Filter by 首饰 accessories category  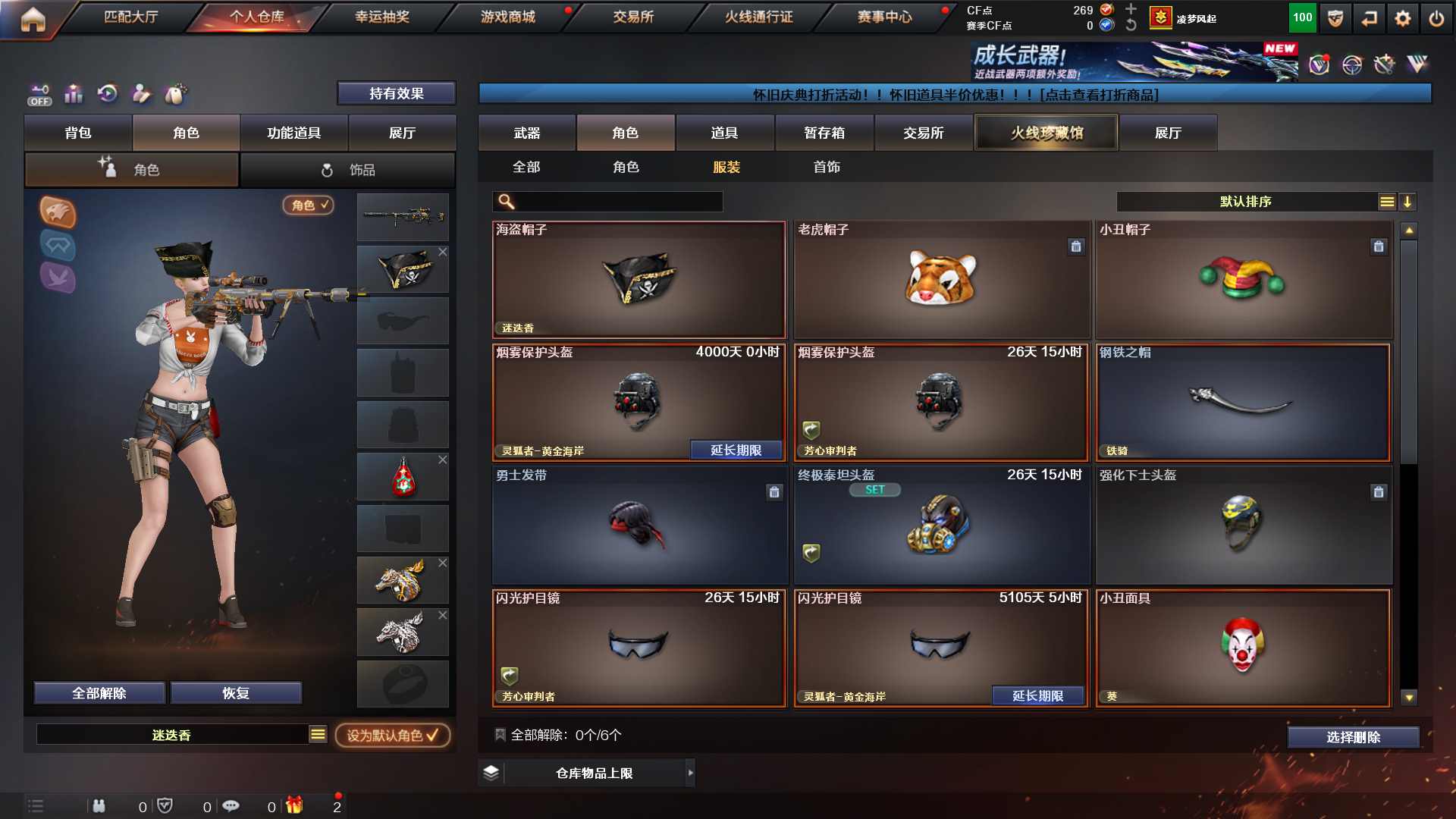coord(827,167)
